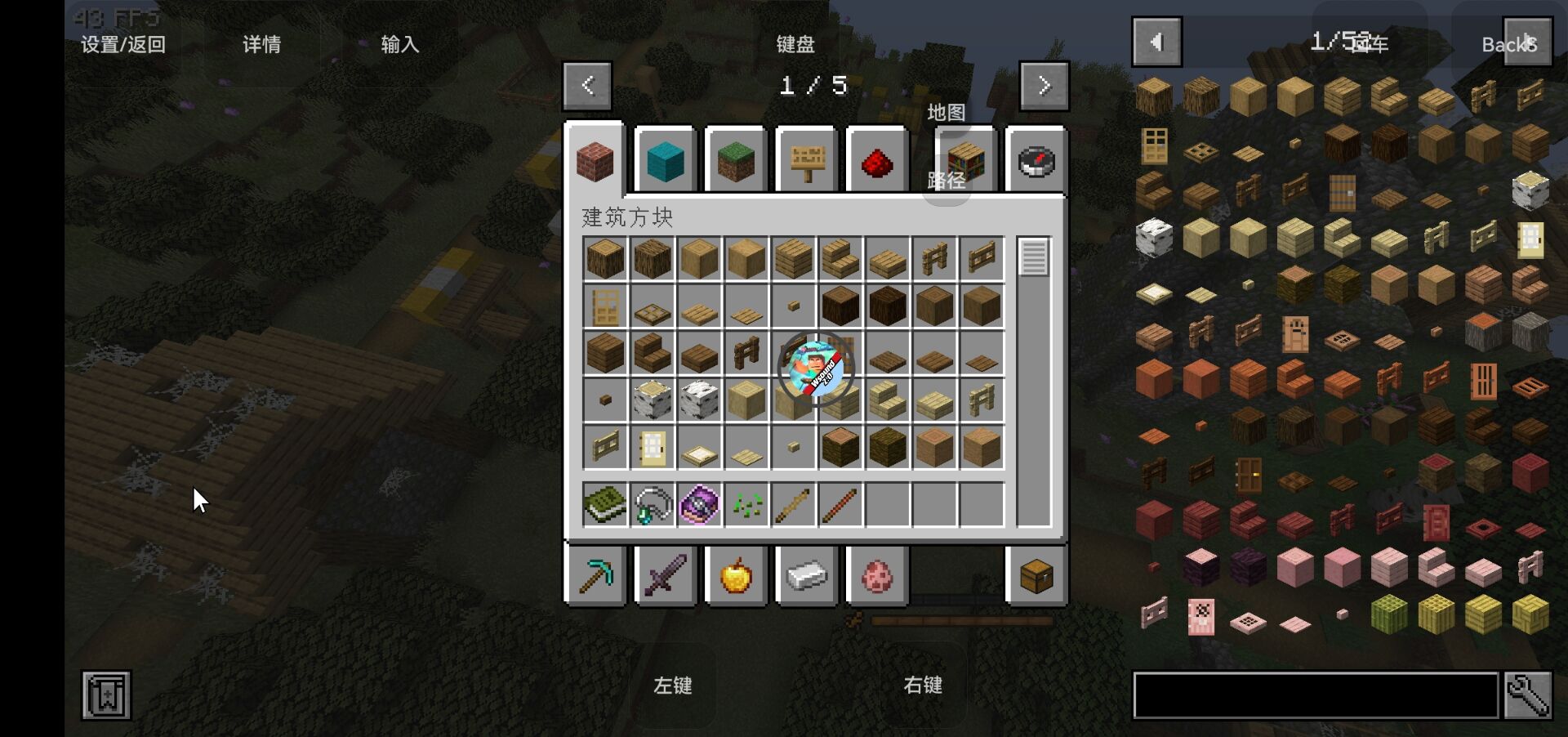Open the next inventory page arrow
The image size is (1568, 737).
point(1044,85)
